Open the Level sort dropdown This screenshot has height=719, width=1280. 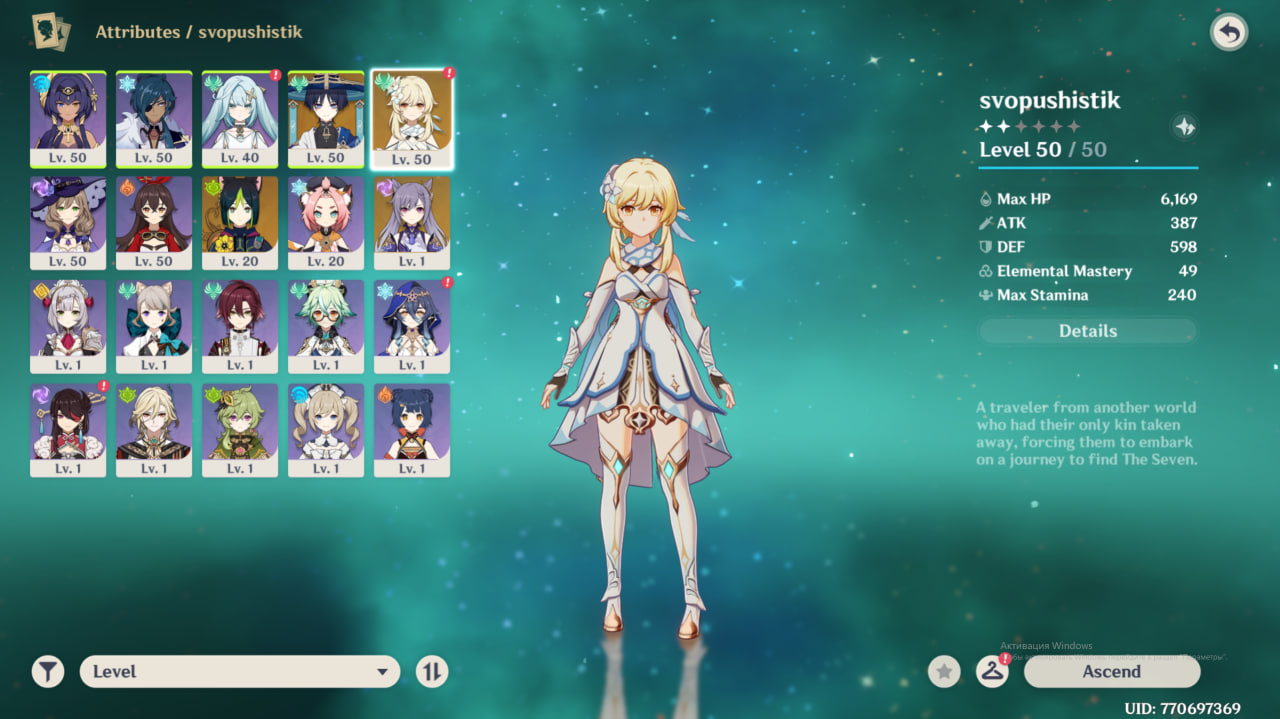coord(240,672)
